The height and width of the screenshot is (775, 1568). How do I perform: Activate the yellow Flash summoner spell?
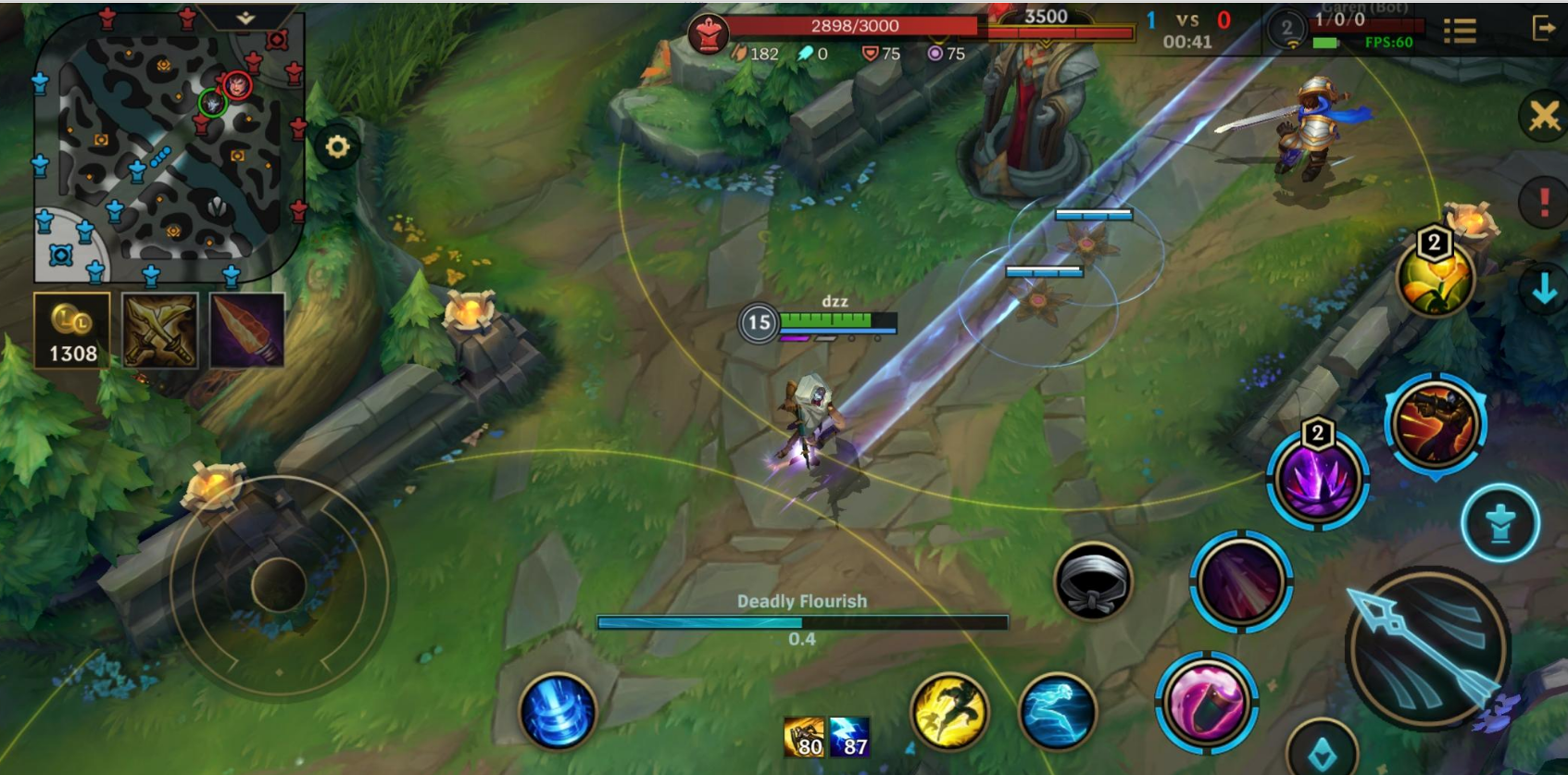click(x=949, y=711)
